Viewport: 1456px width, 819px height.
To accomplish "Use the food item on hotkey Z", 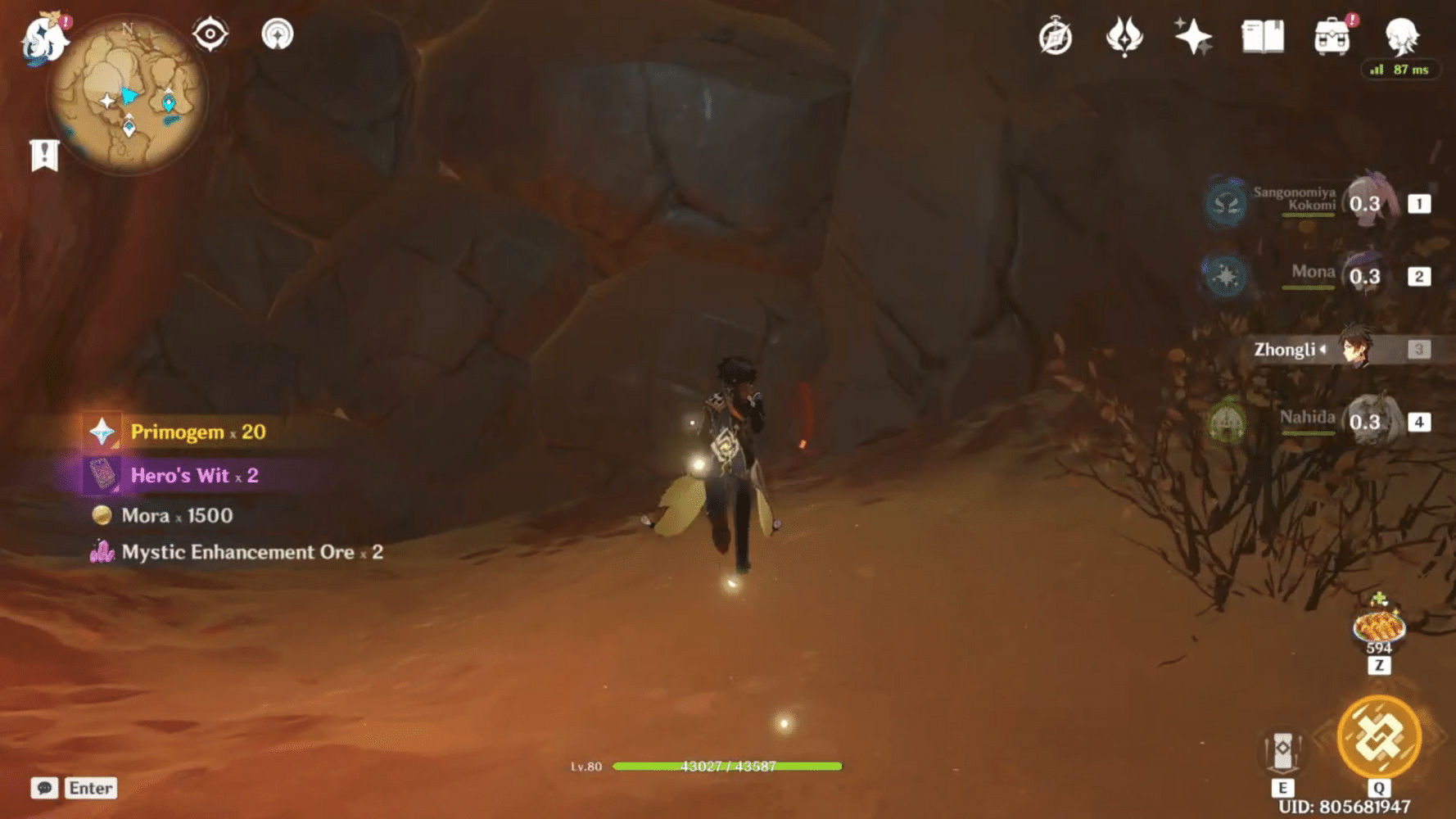I will (1379, 627).
